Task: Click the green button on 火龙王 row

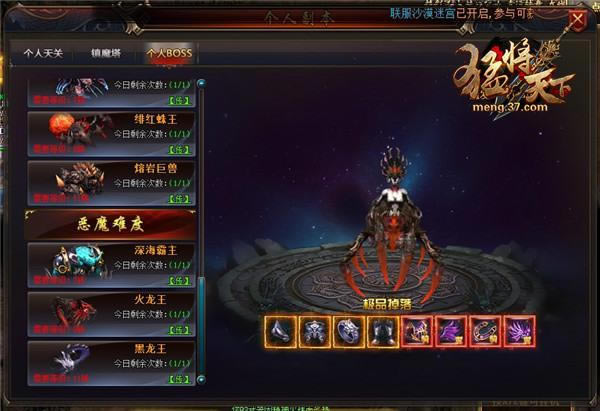Action: 180,328
